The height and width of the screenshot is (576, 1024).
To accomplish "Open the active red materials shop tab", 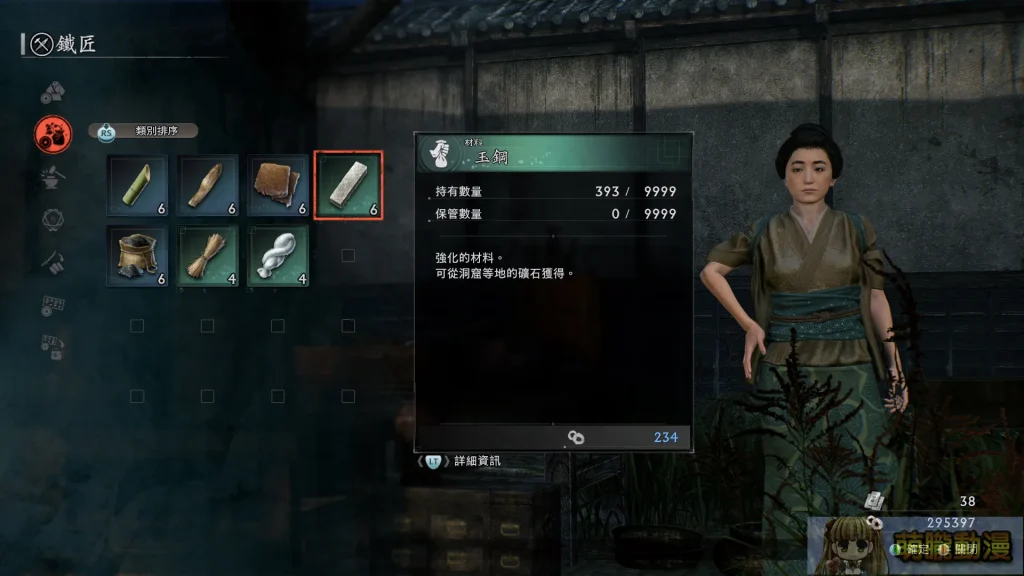I will point(52,134).
